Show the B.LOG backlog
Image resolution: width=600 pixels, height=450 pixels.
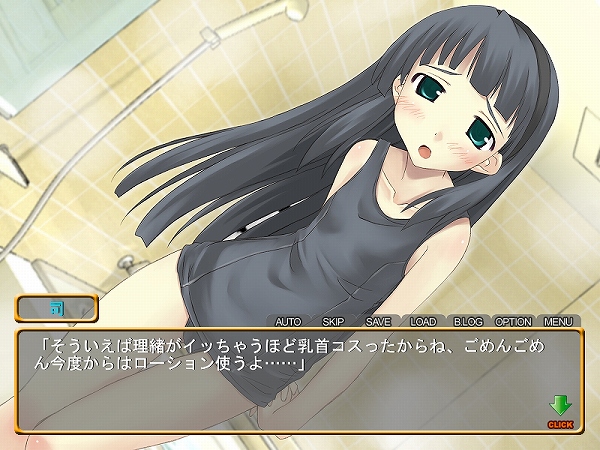(468, 322)
